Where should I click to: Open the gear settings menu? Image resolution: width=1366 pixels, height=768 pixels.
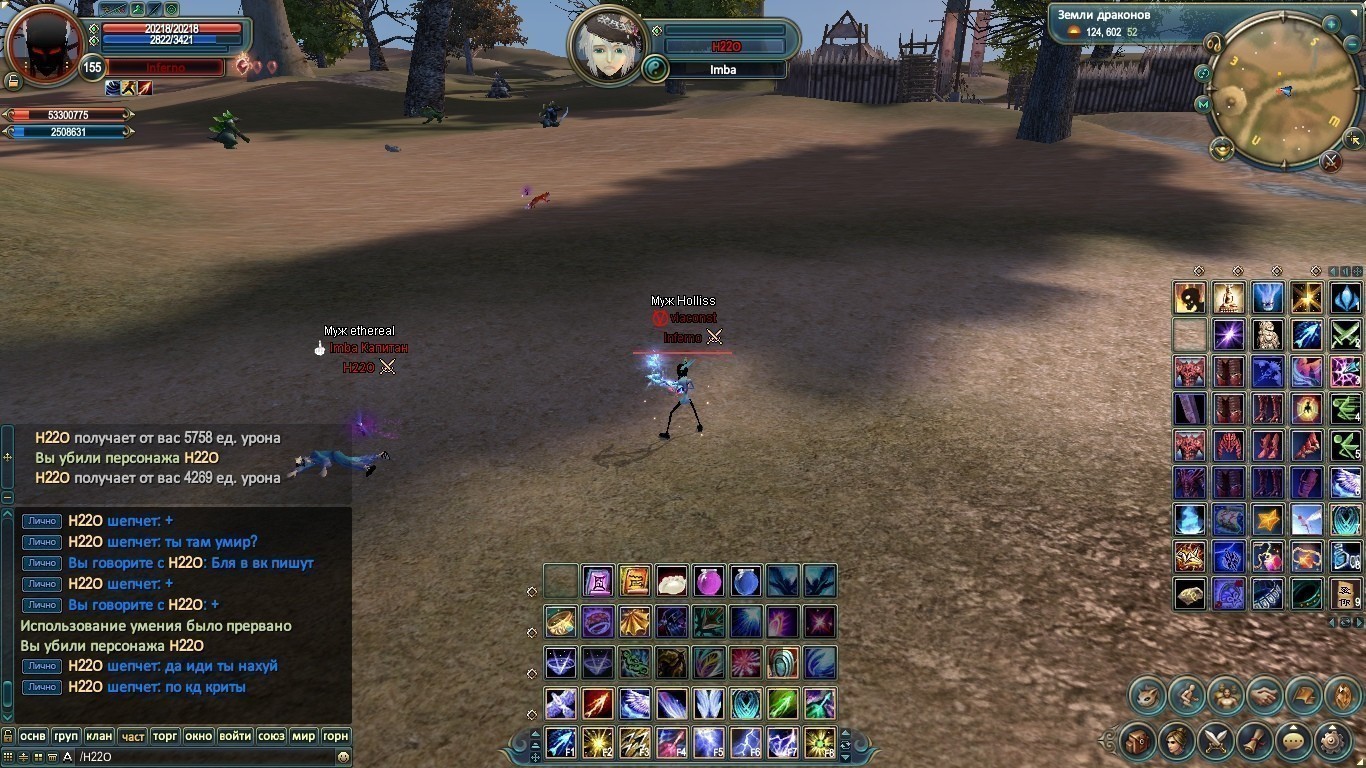click(1332, 741)
